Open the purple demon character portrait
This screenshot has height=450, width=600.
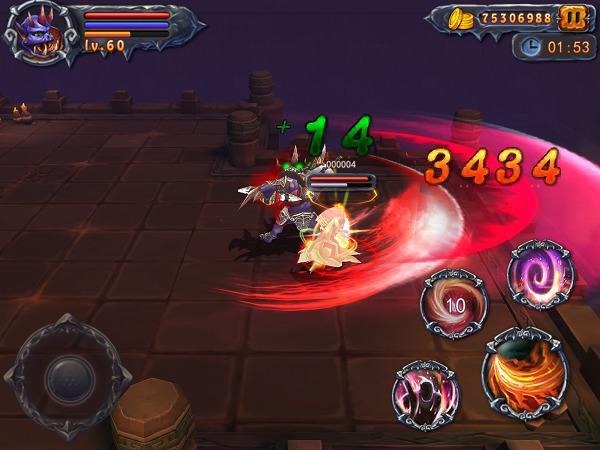point(40,35)
